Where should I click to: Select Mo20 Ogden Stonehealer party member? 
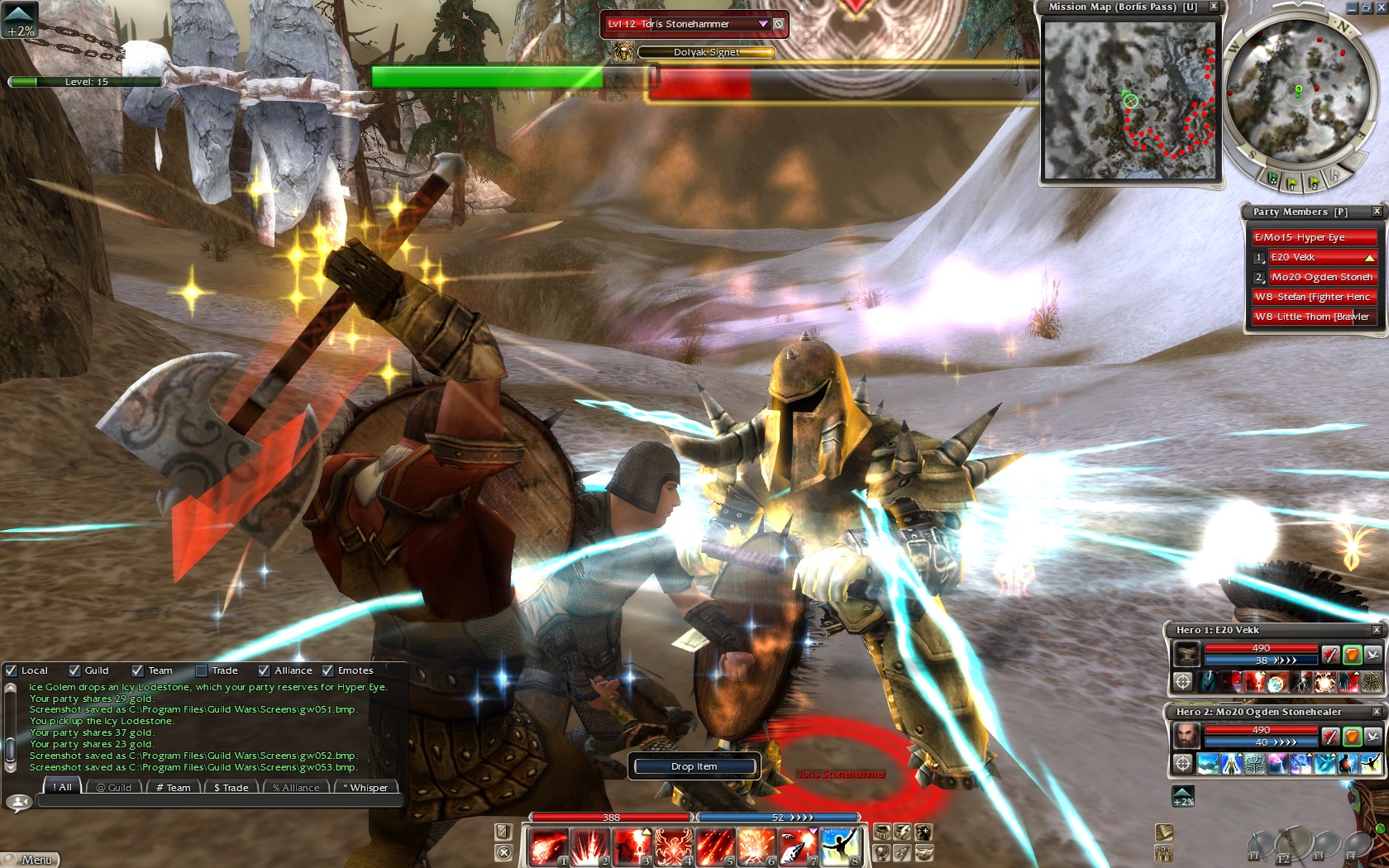(1322, 277)
